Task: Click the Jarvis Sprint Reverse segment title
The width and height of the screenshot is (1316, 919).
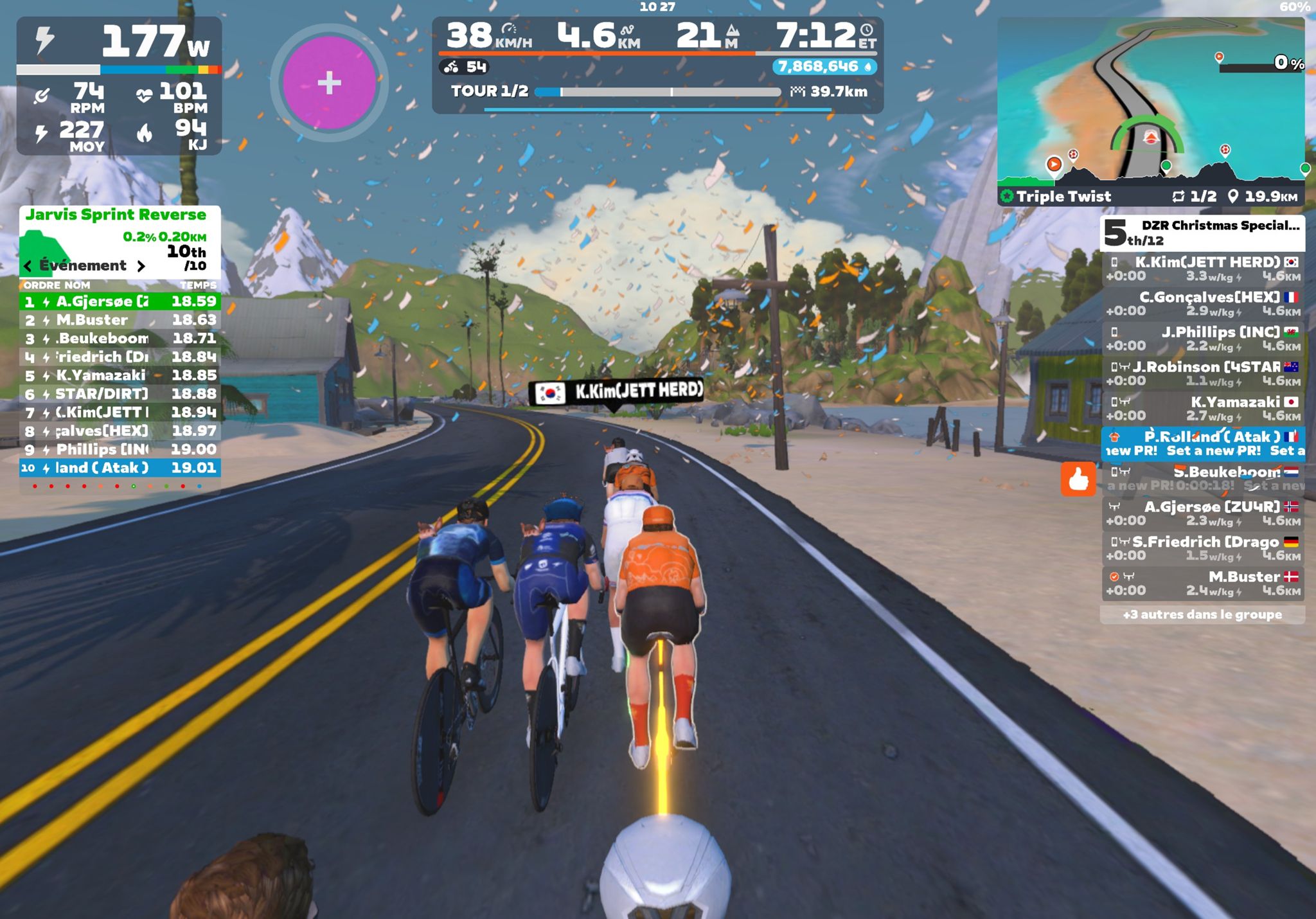Action: [x=116, y=215]
